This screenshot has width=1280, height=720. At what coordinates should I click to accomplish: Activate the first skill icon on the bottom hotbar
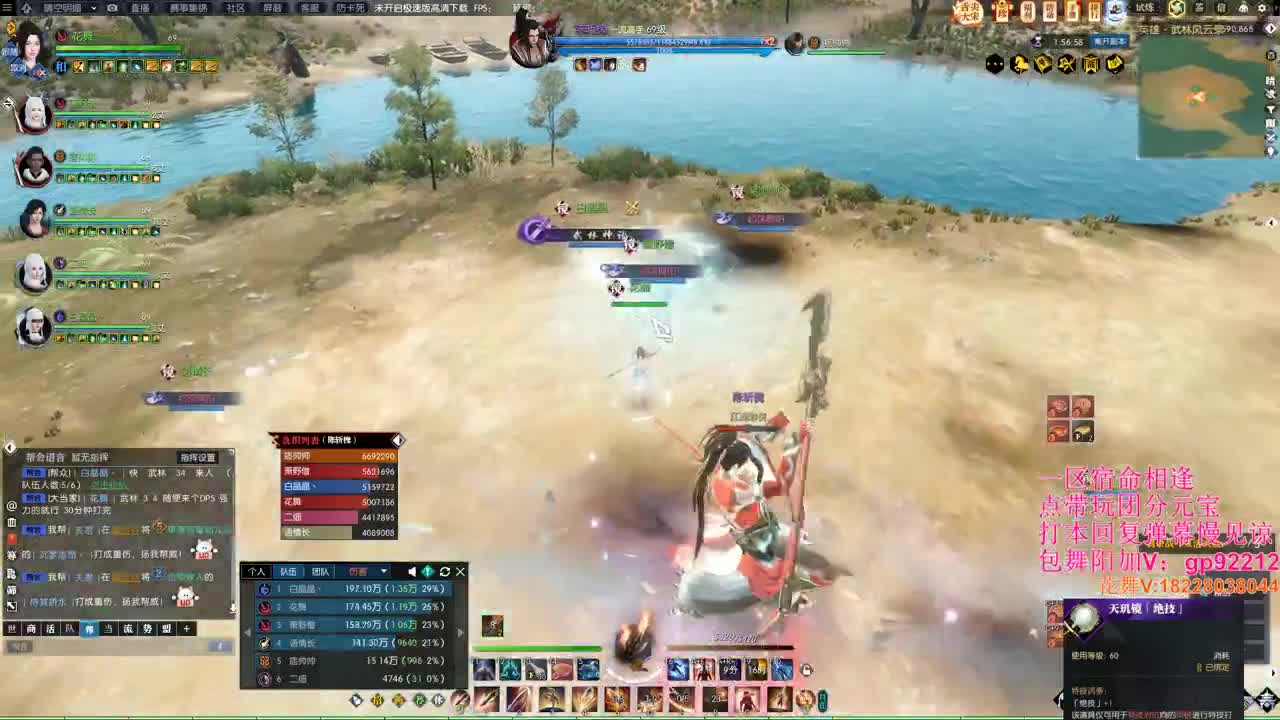483,669
